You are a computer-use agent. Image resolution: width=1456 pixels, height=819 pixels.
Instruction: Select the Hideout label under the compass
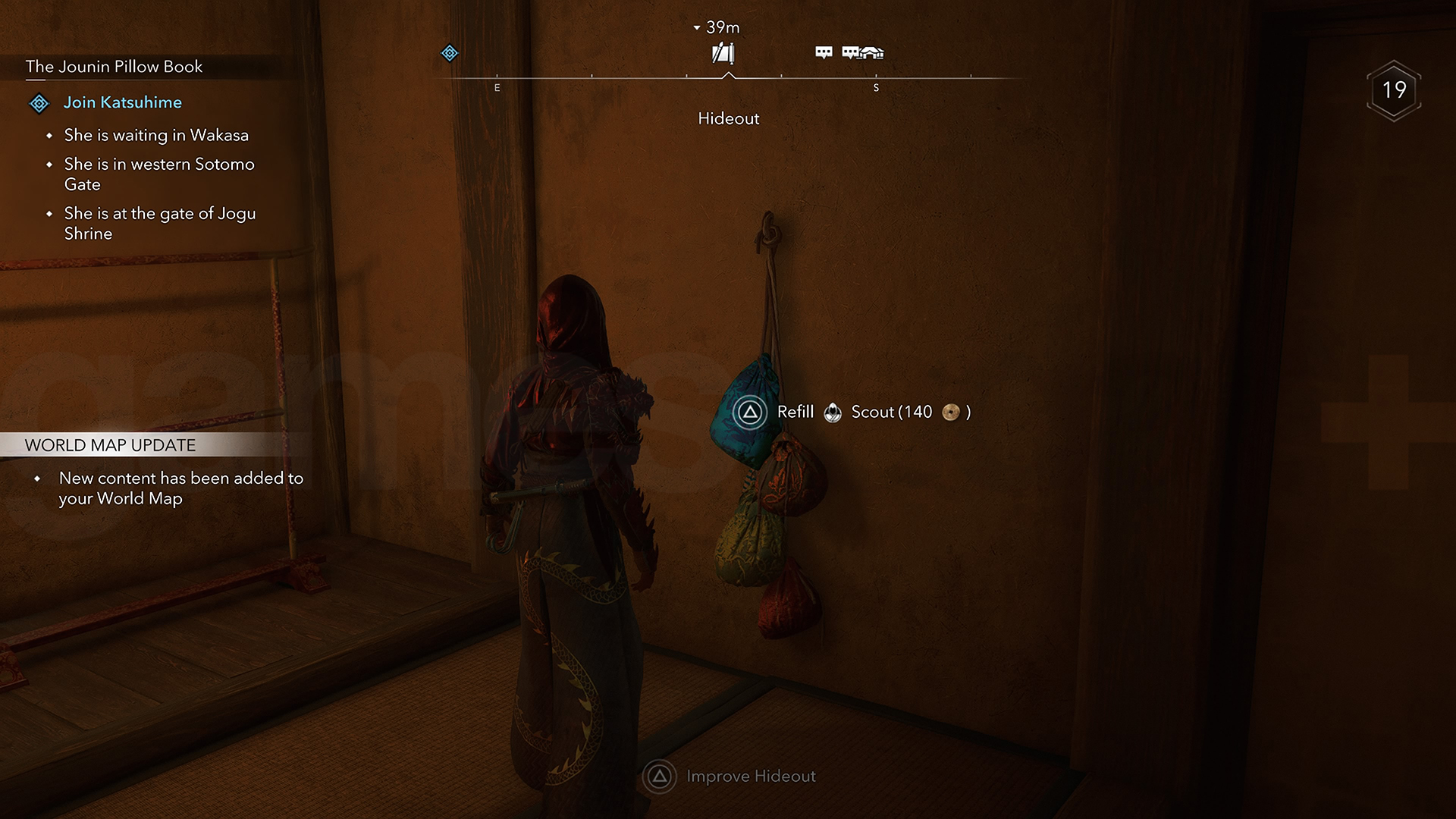(x=728, y=118)
